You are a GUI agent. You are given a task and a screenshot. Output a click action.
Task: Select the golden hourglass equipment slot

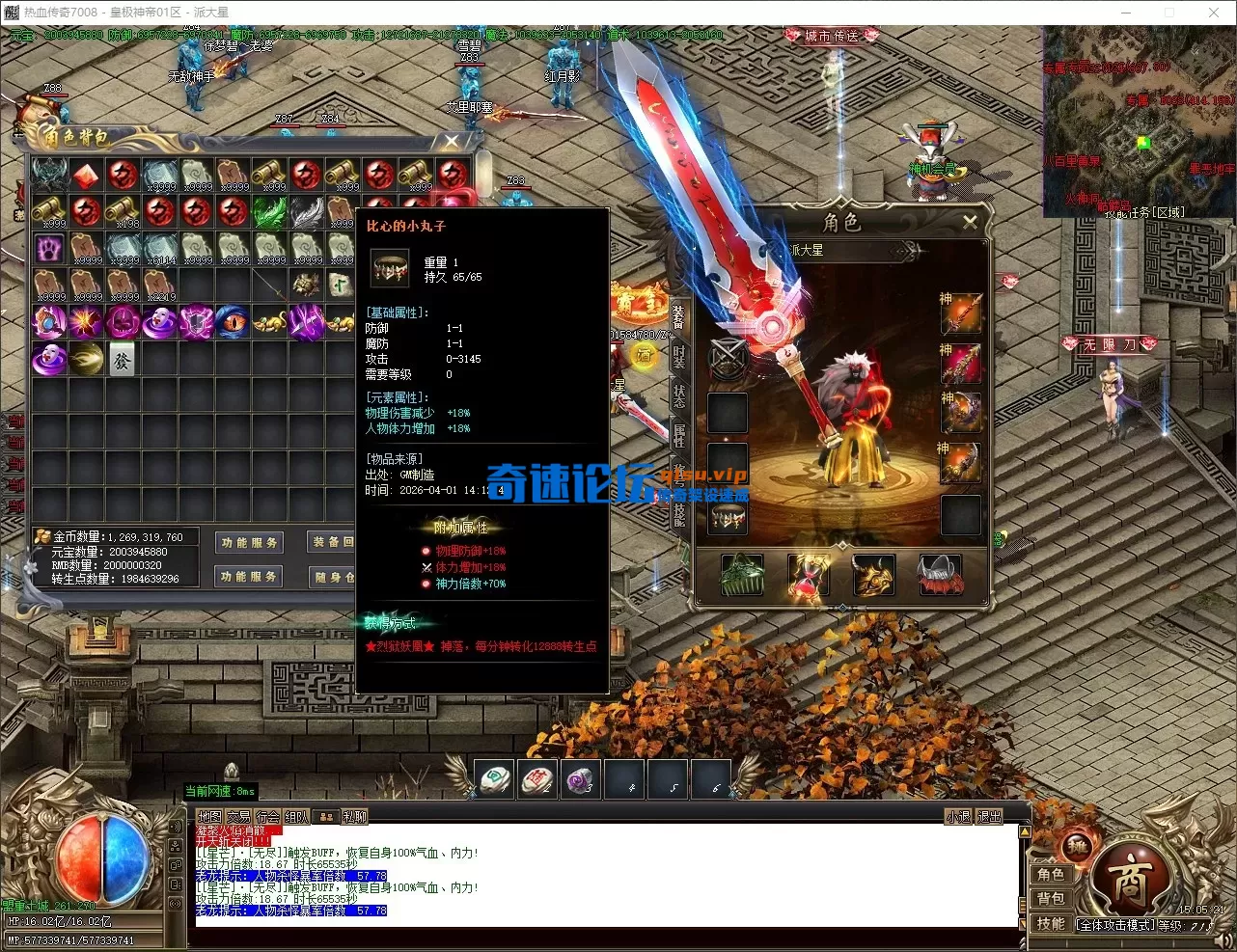[808, 576]
